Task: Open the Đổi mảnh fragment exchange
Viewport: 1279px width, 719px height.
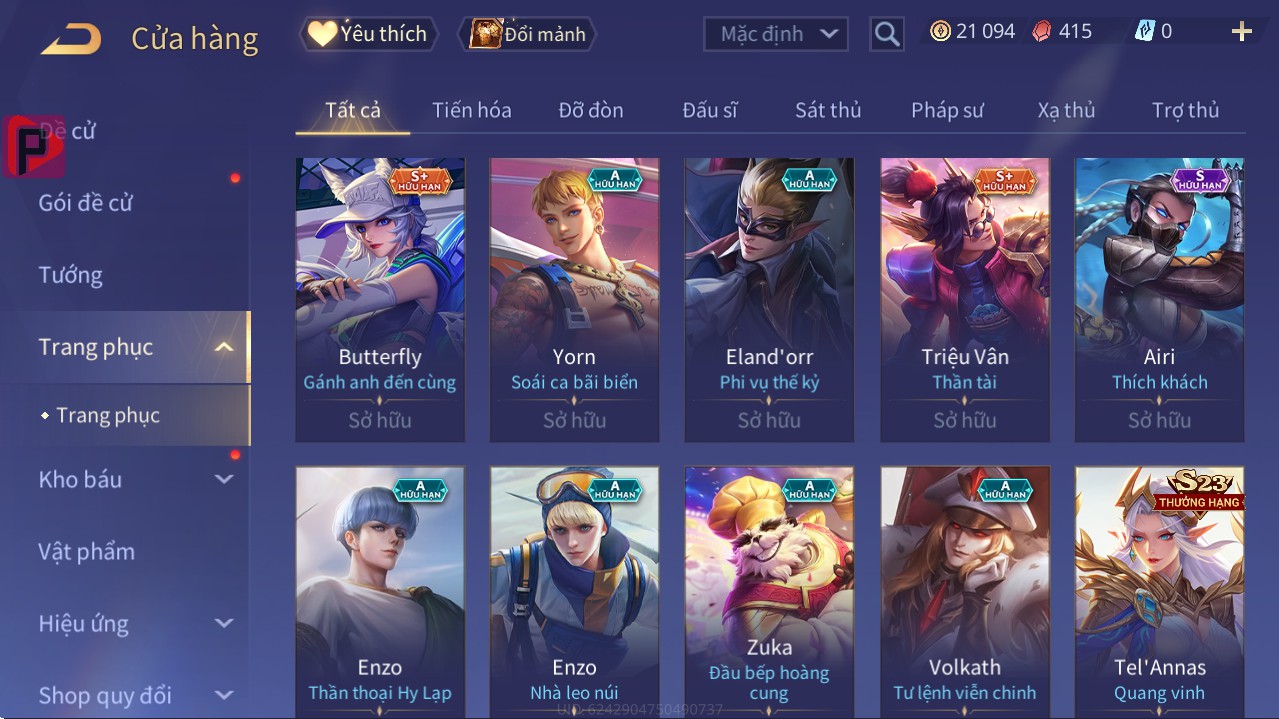Action: (527, 34)
